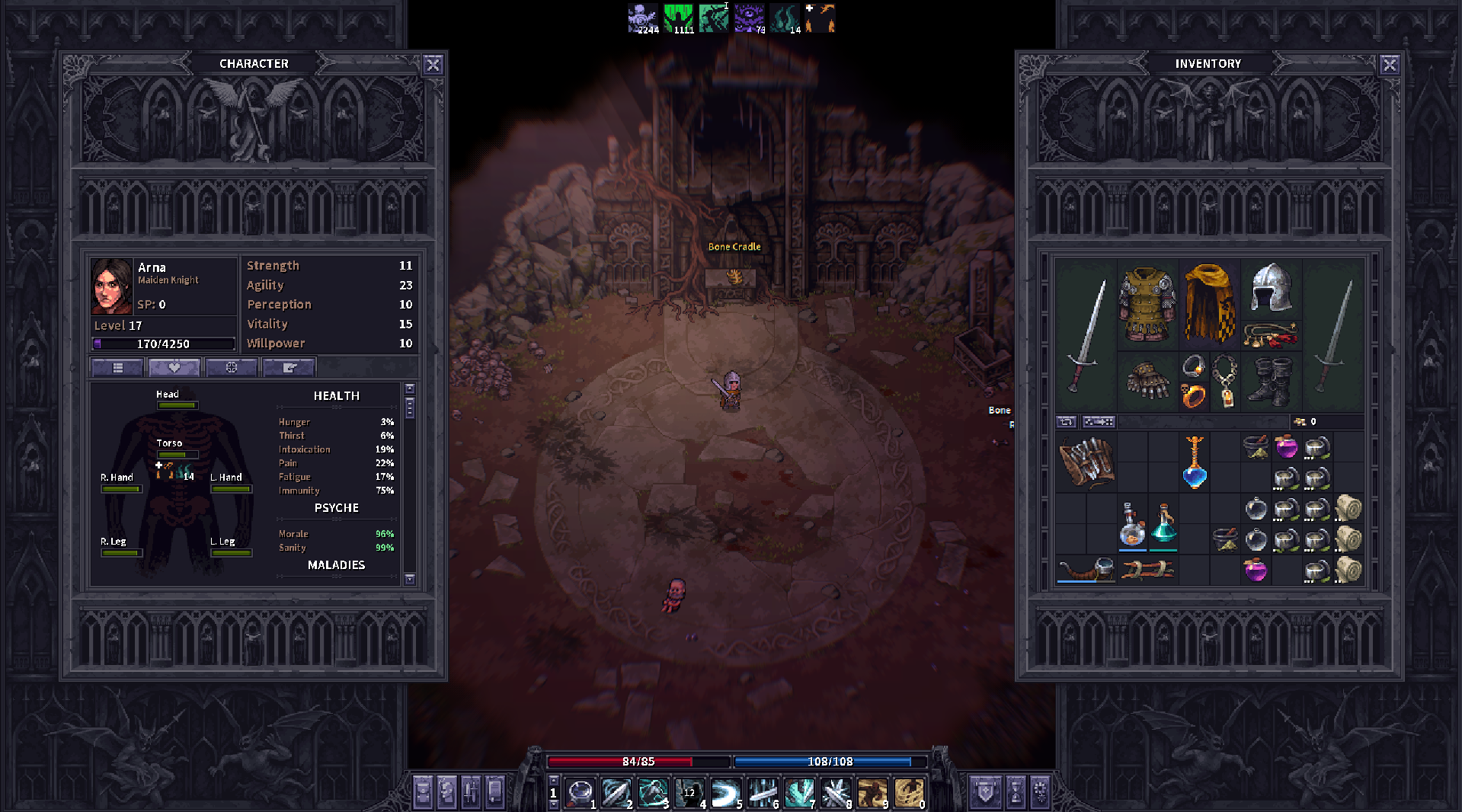Click the Bone Cradle altar in the ruins
This screenshot has width=1462, height=812.
pos(733,278)
